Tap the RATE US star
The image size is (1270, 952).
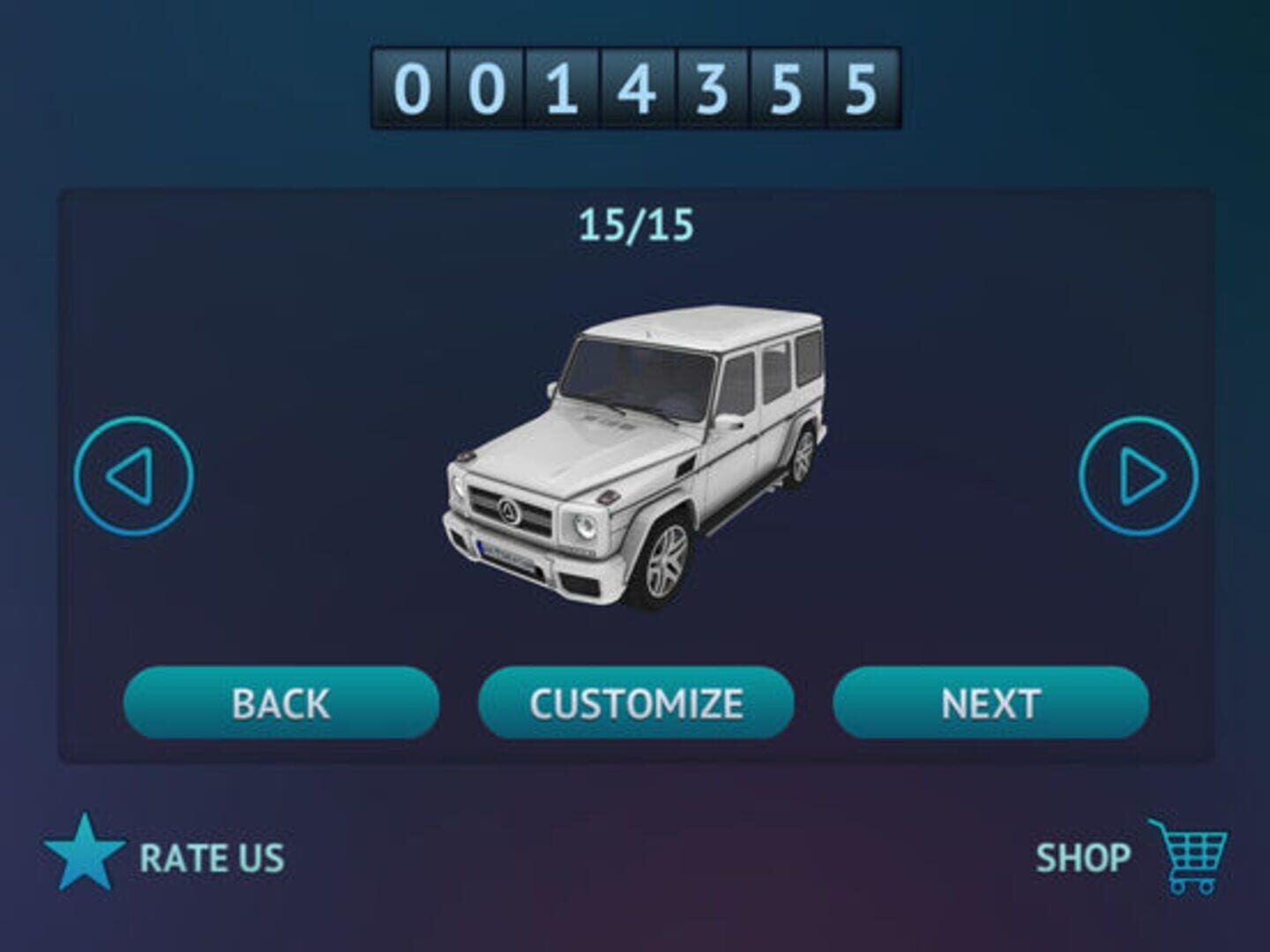[x=85, y=853]
